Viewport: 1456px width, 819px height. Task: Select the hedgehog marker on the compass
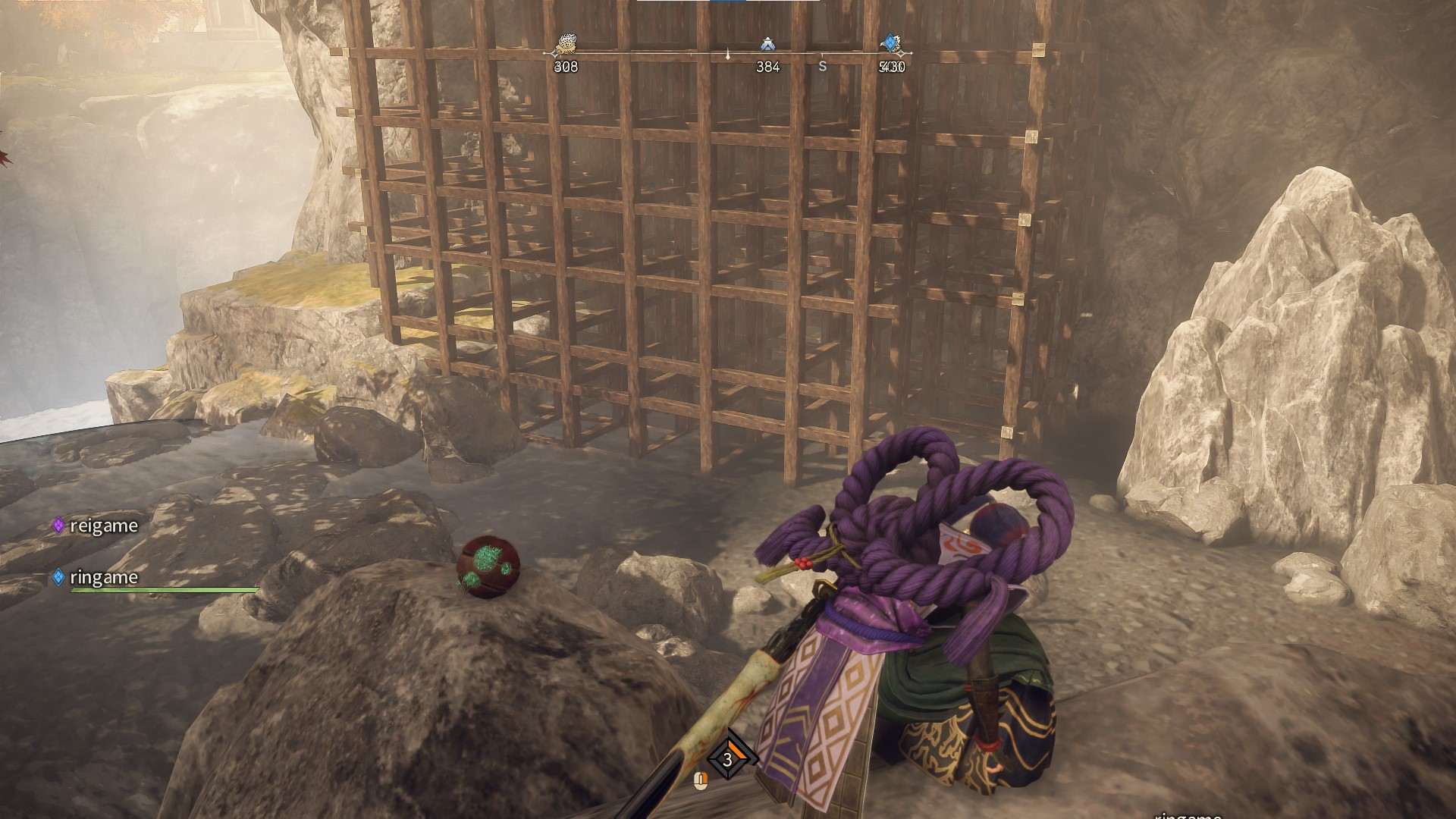566,44
